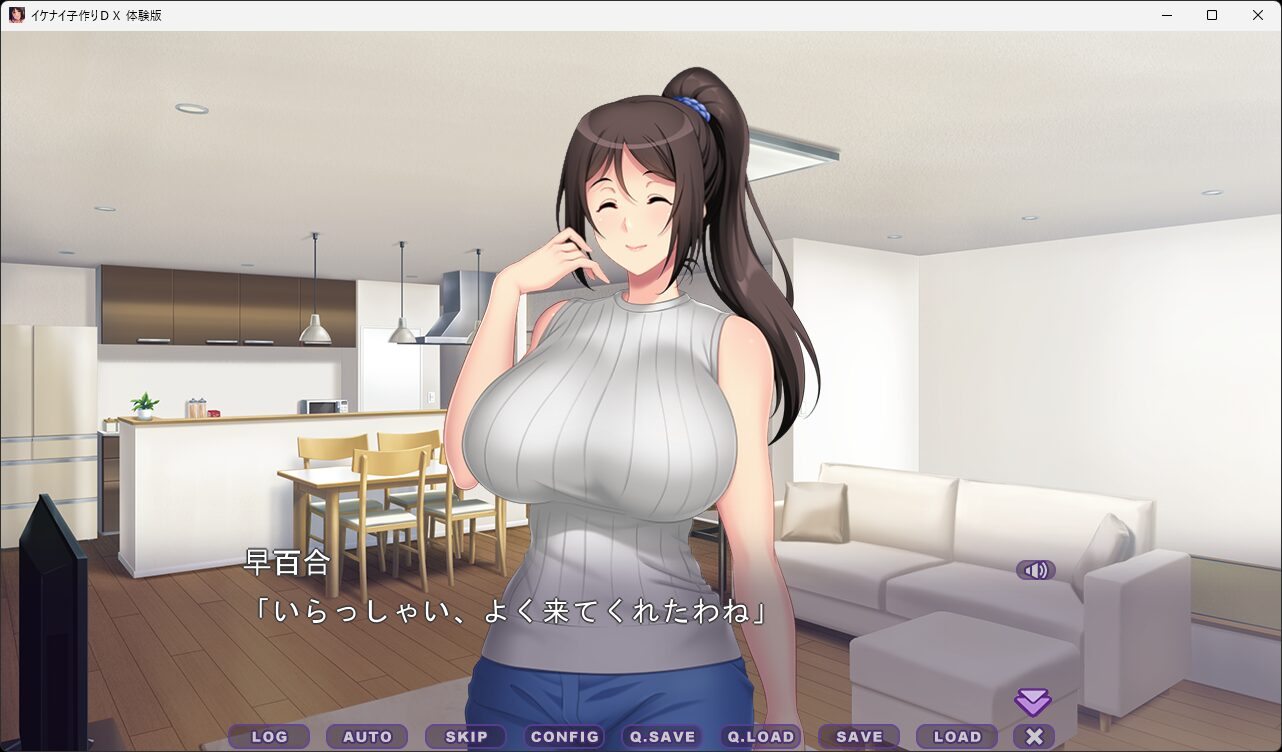Do a quick save with Q.SAVE
The width and height of the screenshot is (1282, 752).
pos(662,737)
